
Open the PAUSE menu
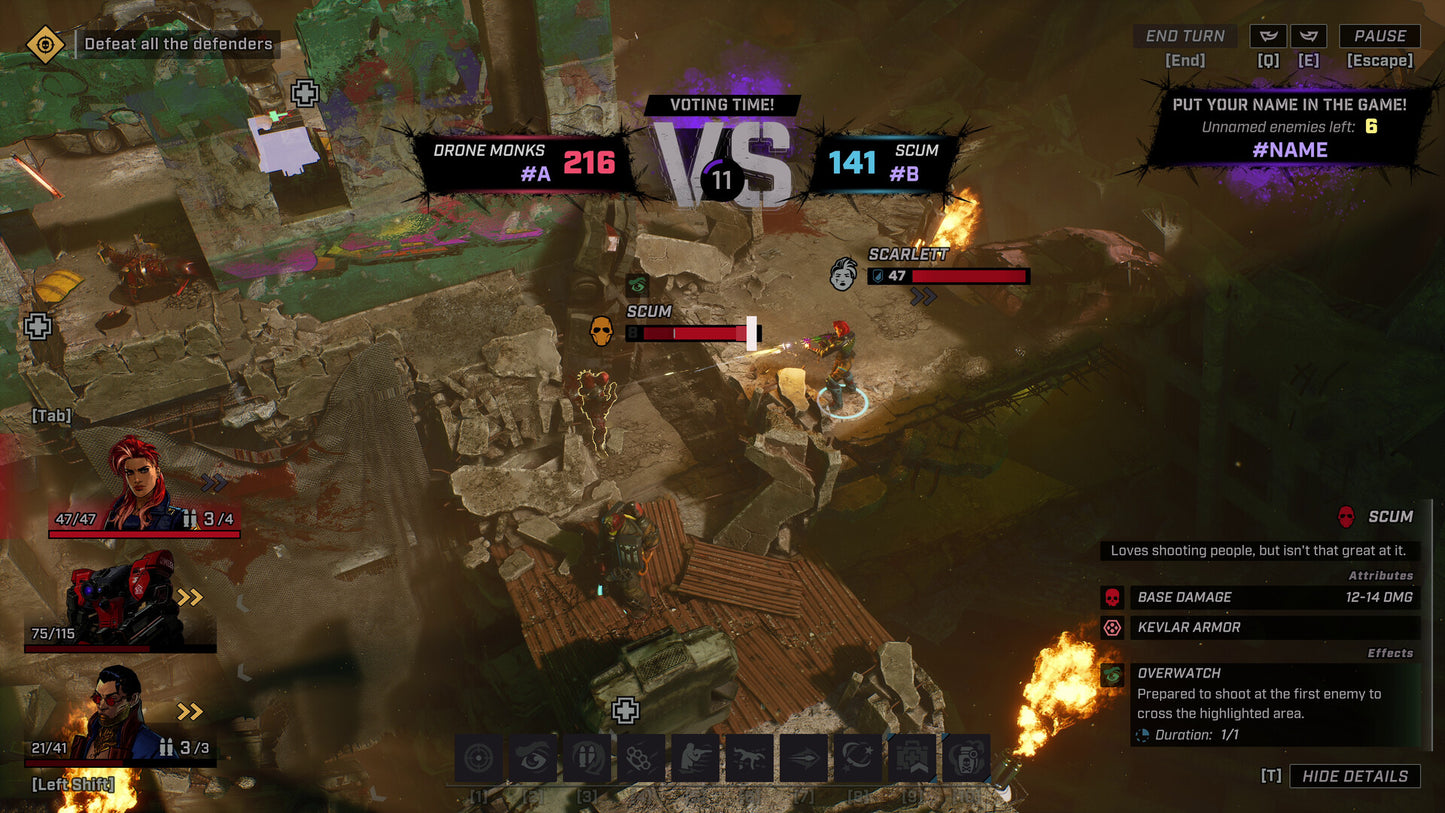(x=1379, y=36)
